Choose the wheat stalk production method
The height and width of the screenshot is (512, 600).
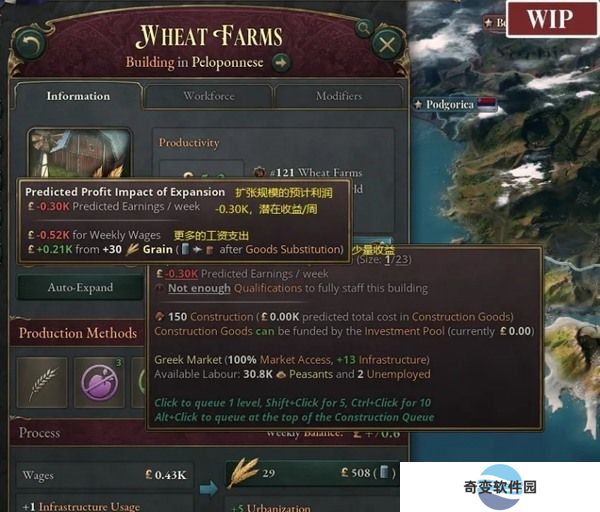[42, 381]
